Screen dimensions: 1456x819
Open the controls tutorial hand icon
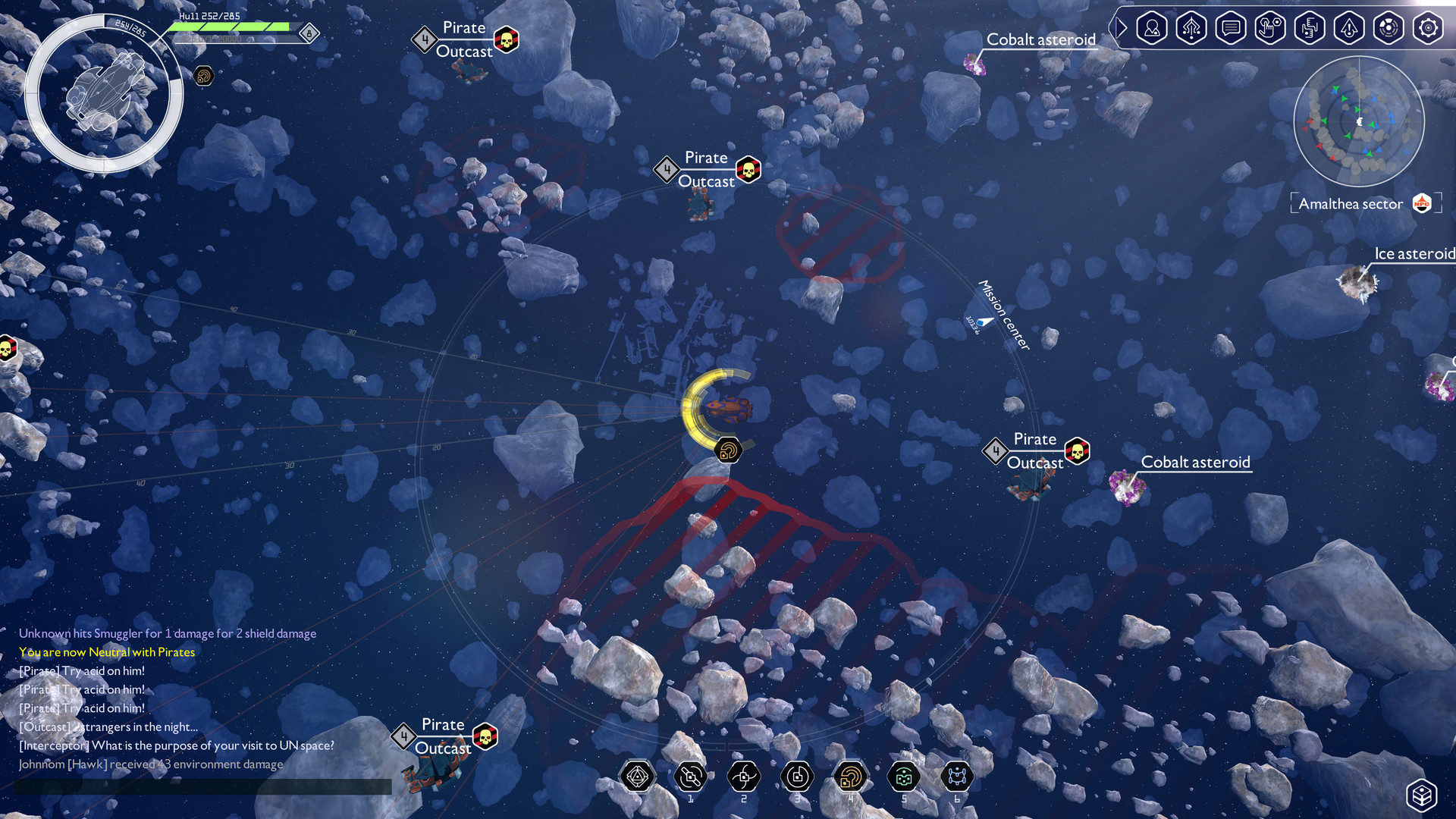(1270, 28)
